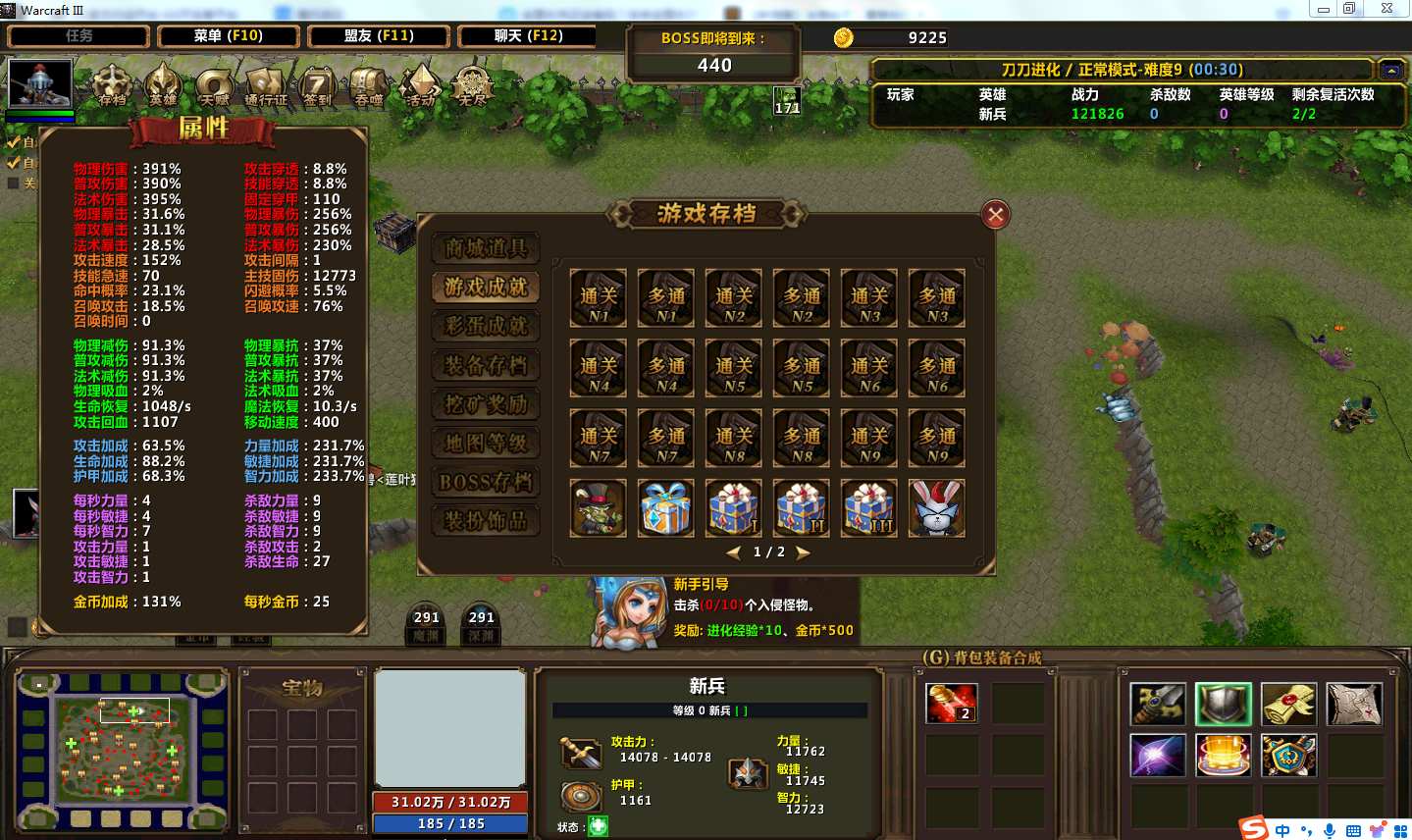This screenshot has width=1412, height=840.
Task: Click the minimap
Action: tap(123, 750)
